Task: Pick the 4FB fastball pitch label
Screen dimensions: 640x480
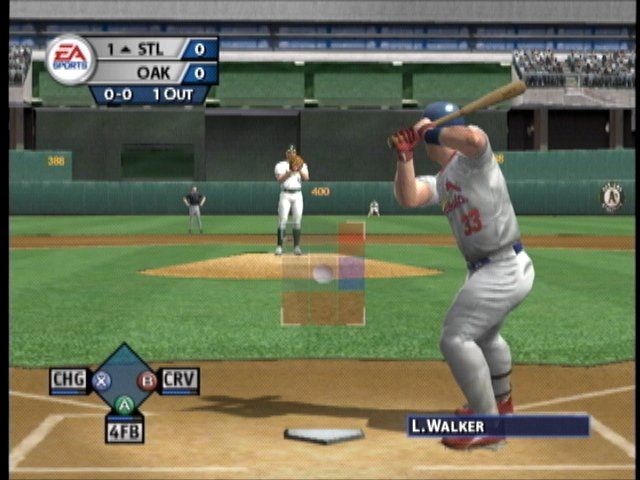Action: (124, 431)
